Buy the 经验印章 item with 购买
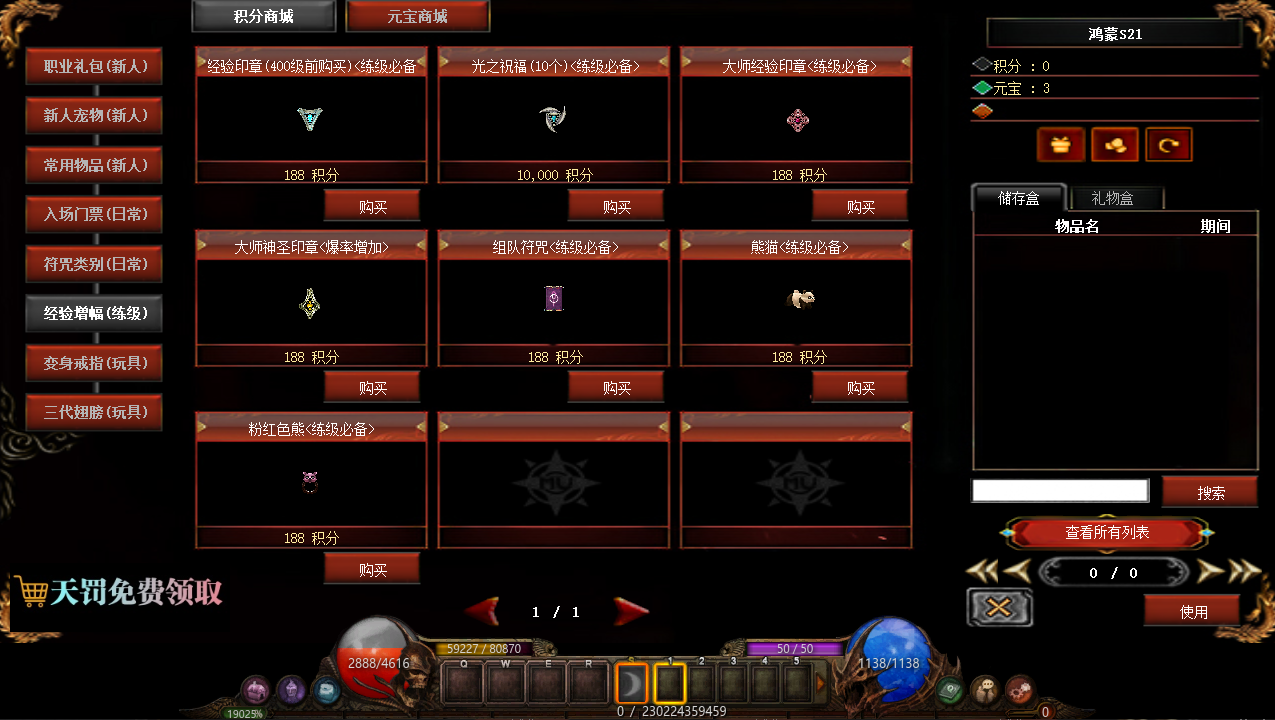The image size is (1275, 720). coord(372,207)
